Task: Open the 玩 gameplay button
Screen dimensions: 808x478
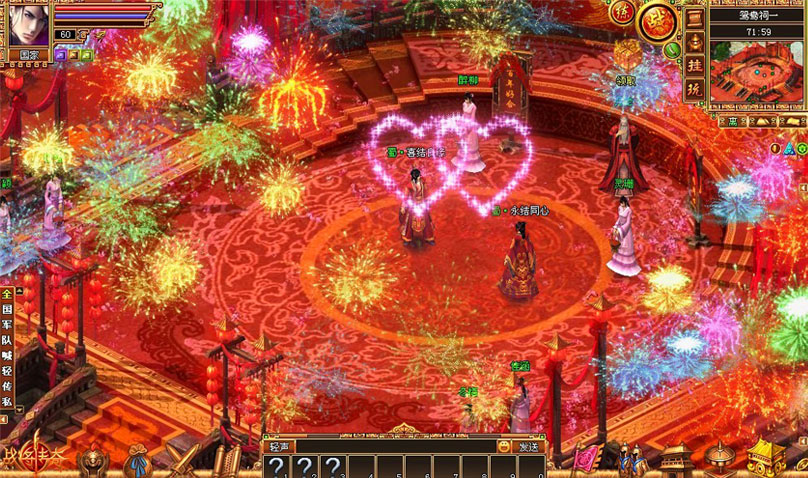Action: [x=694, y=88]
